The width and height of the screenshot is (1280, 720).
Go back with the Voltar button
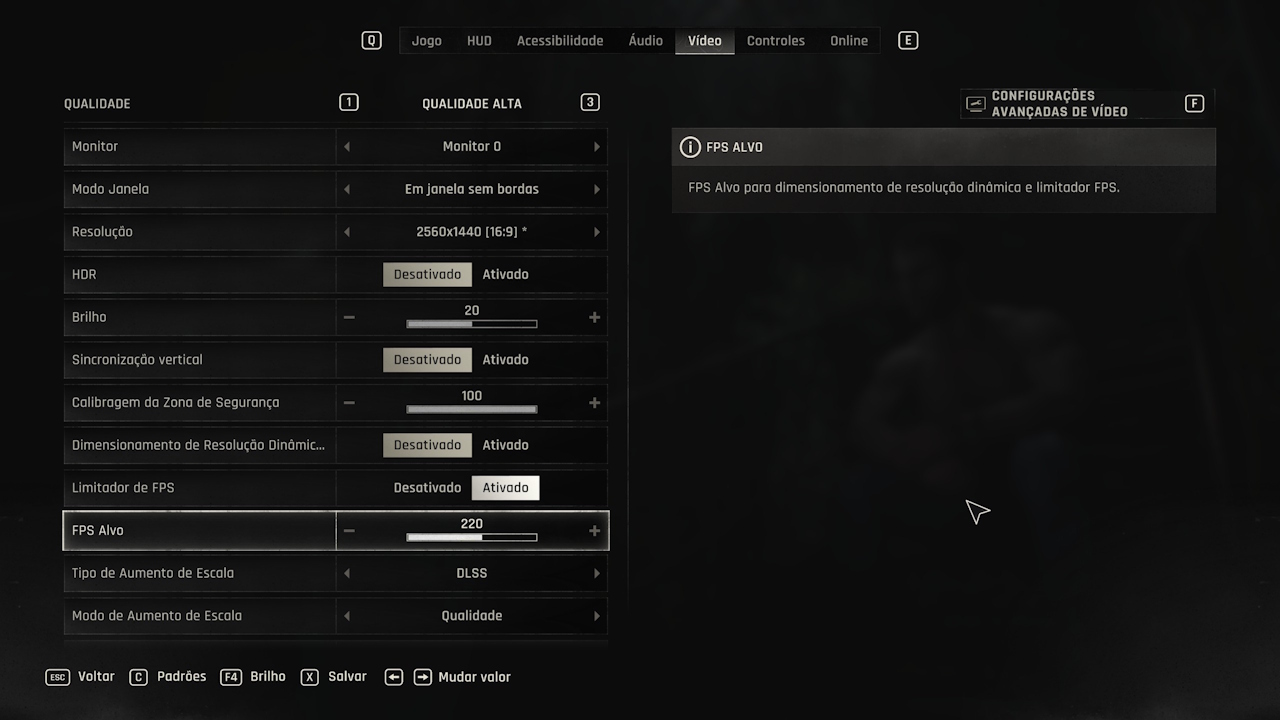pyautogui.click(x=82, y=677)
